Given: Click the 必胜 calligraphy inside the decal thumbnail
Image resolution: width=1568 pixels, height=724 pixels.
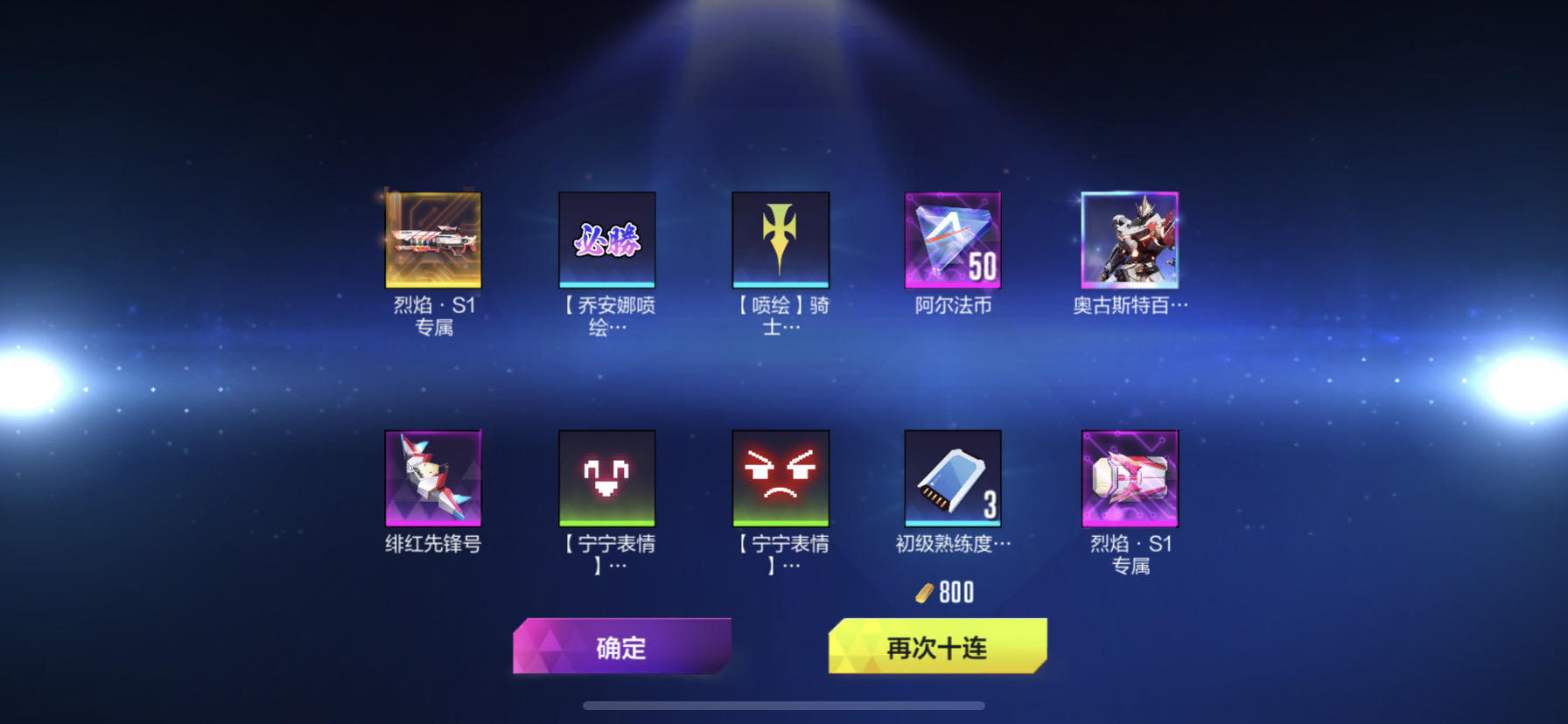Looking at the screenshot, I should (606, 239).
